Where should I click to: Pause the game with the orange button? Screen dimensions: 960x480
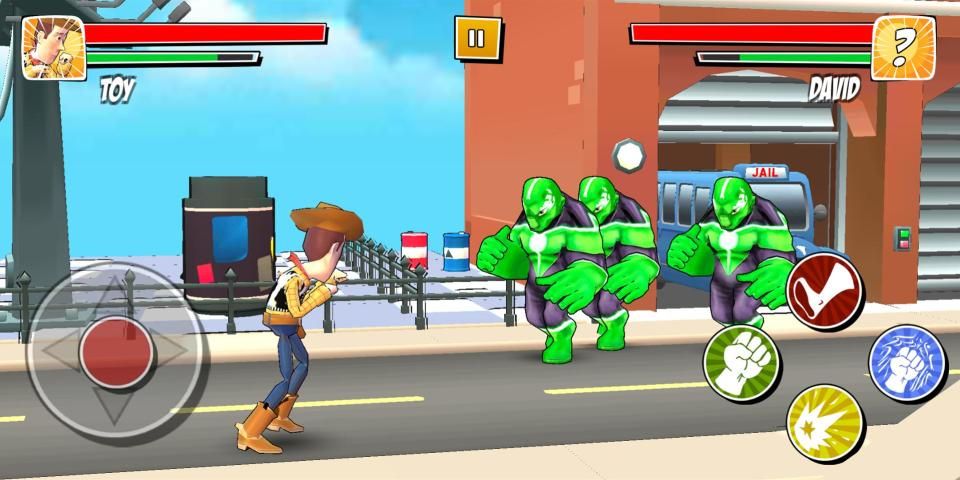point(476,39)
